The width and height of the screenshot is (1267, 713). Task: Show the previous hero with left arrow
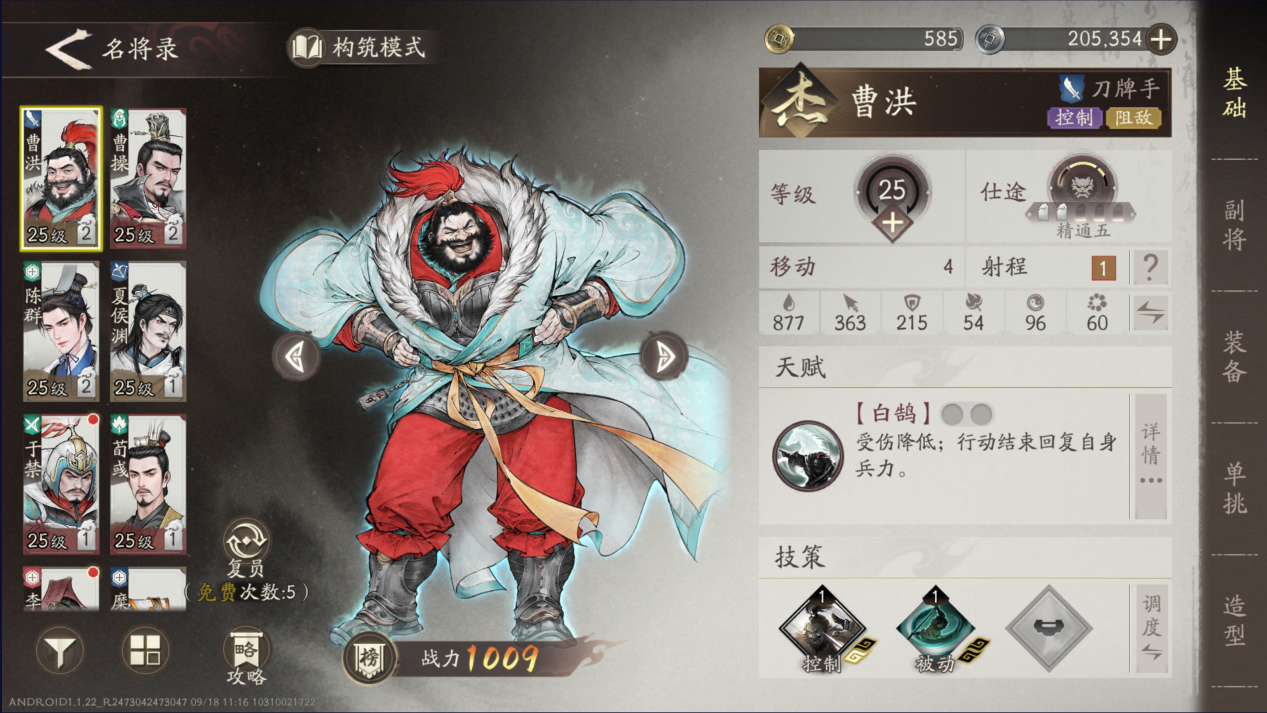(x=297, y=355)
